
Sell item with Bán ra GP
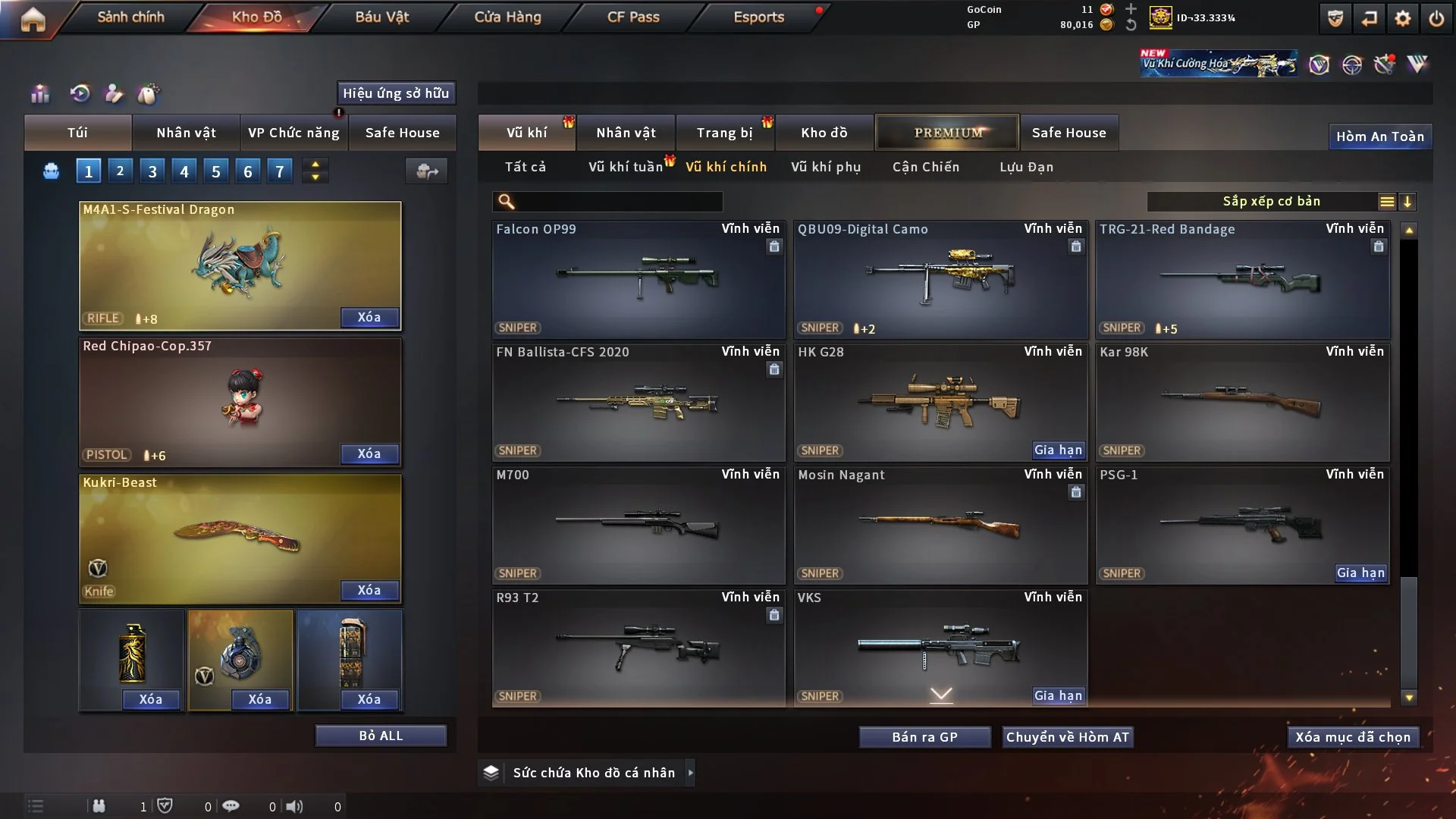click(x=924, y=737)
